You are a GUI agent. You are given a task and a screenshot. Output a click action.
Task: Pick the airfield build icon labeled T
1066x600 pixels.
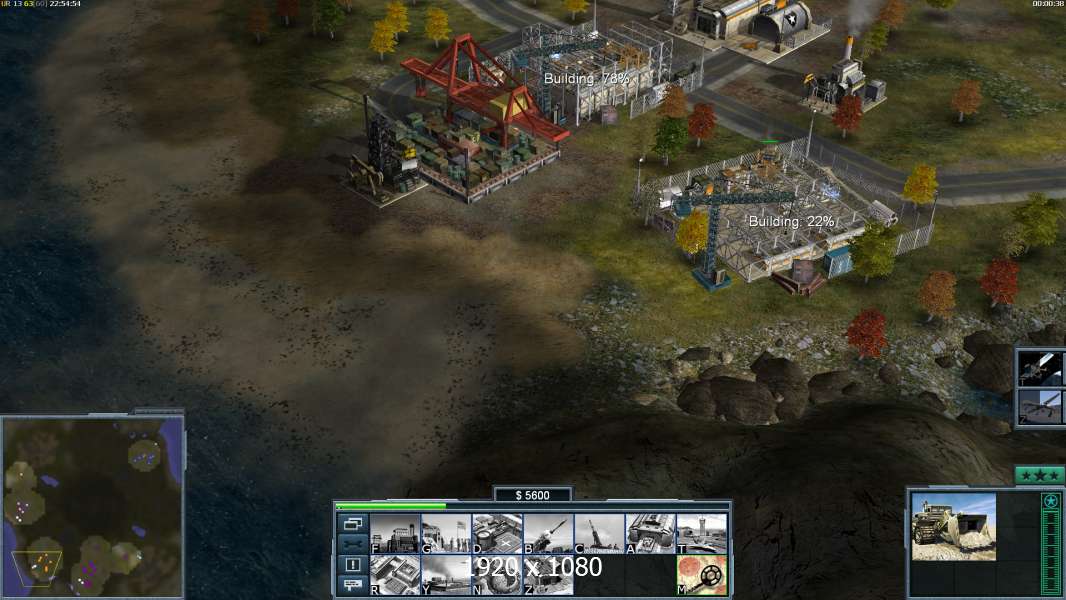(701, 534)
